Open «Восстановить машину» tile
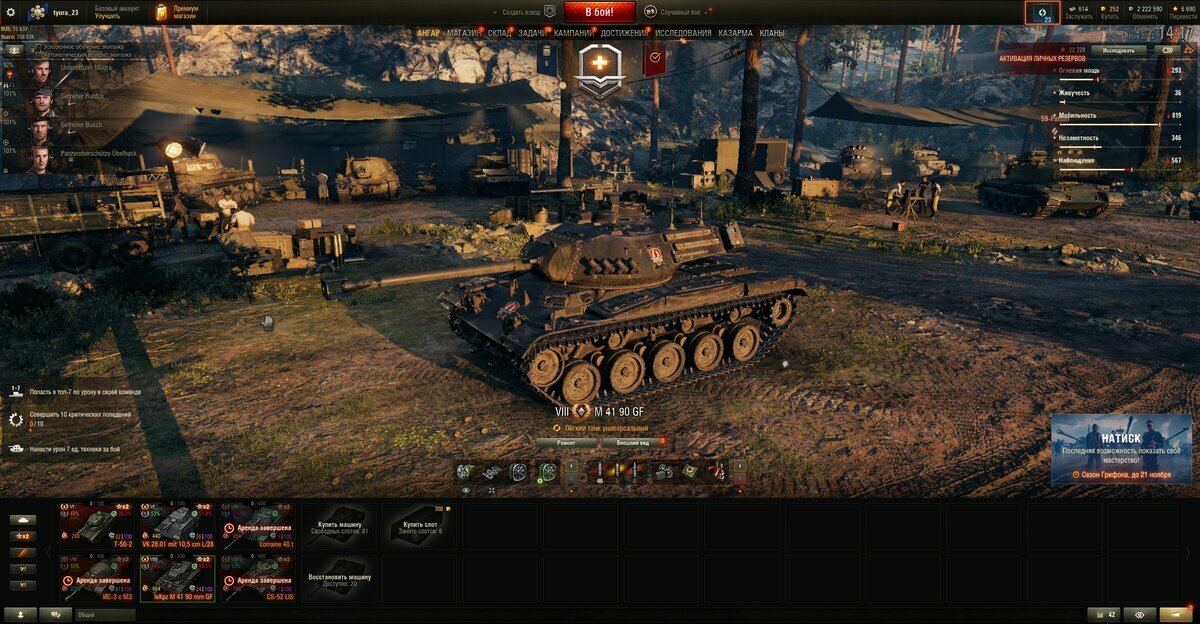This screenshot has width=1200, height=624. [340, 578]
